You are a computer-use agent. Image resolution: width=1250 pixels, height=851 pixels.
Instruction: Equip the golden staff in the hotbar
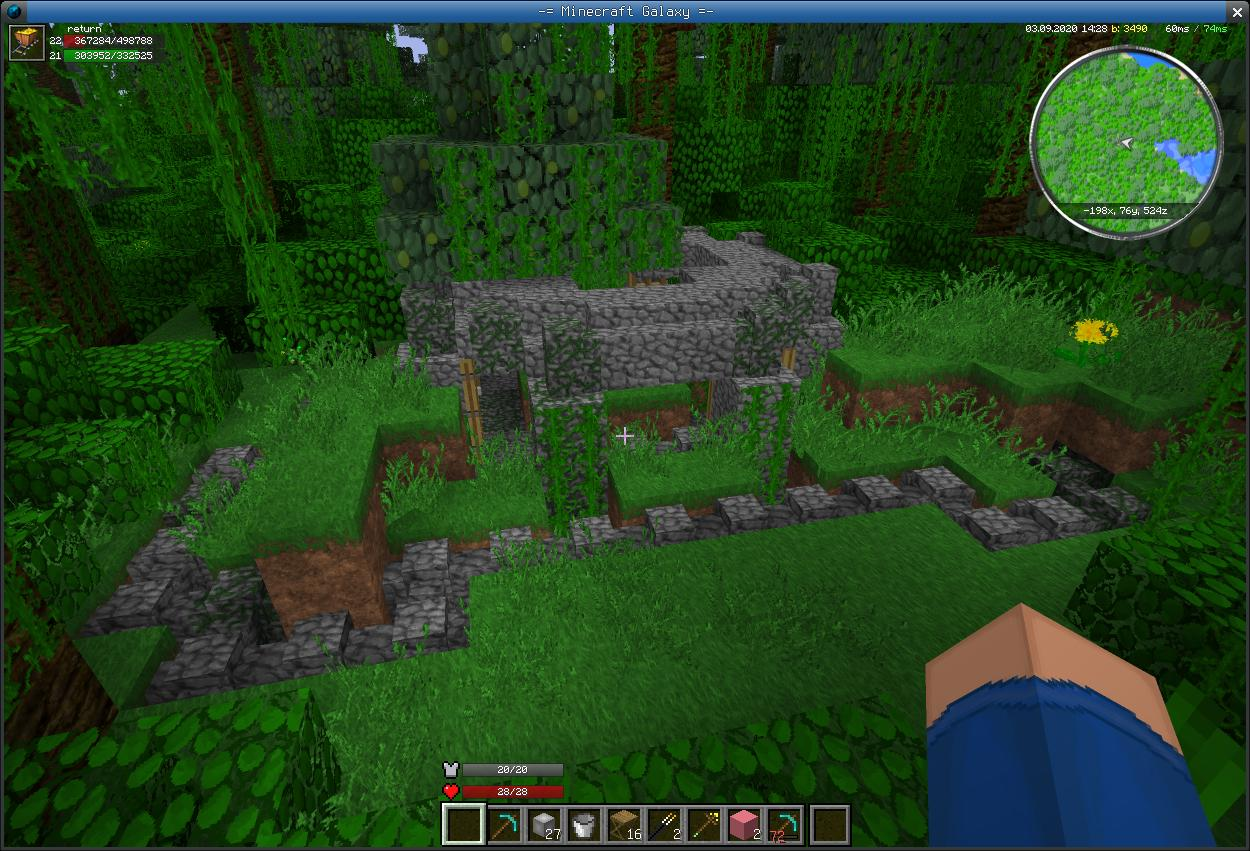[706, 825]
